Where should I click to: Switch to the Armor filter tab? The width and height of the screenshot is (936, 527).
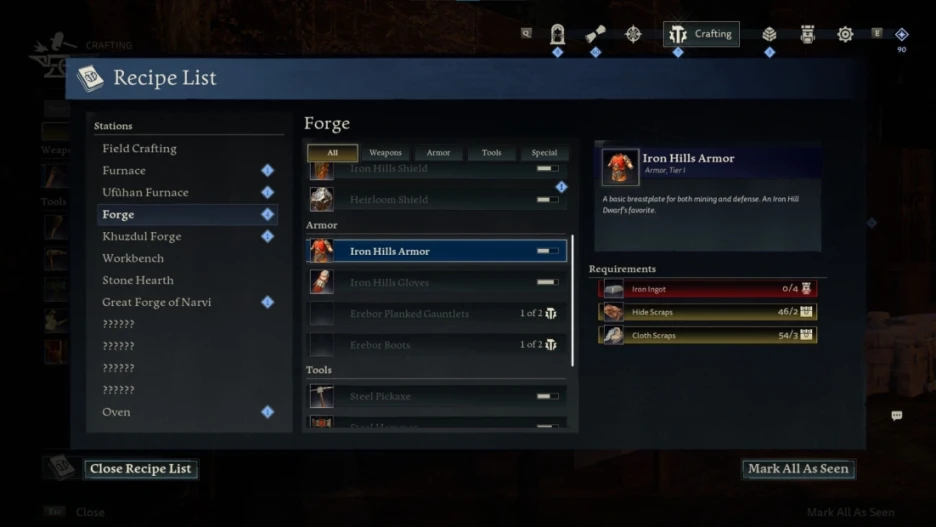click(438, 153)
